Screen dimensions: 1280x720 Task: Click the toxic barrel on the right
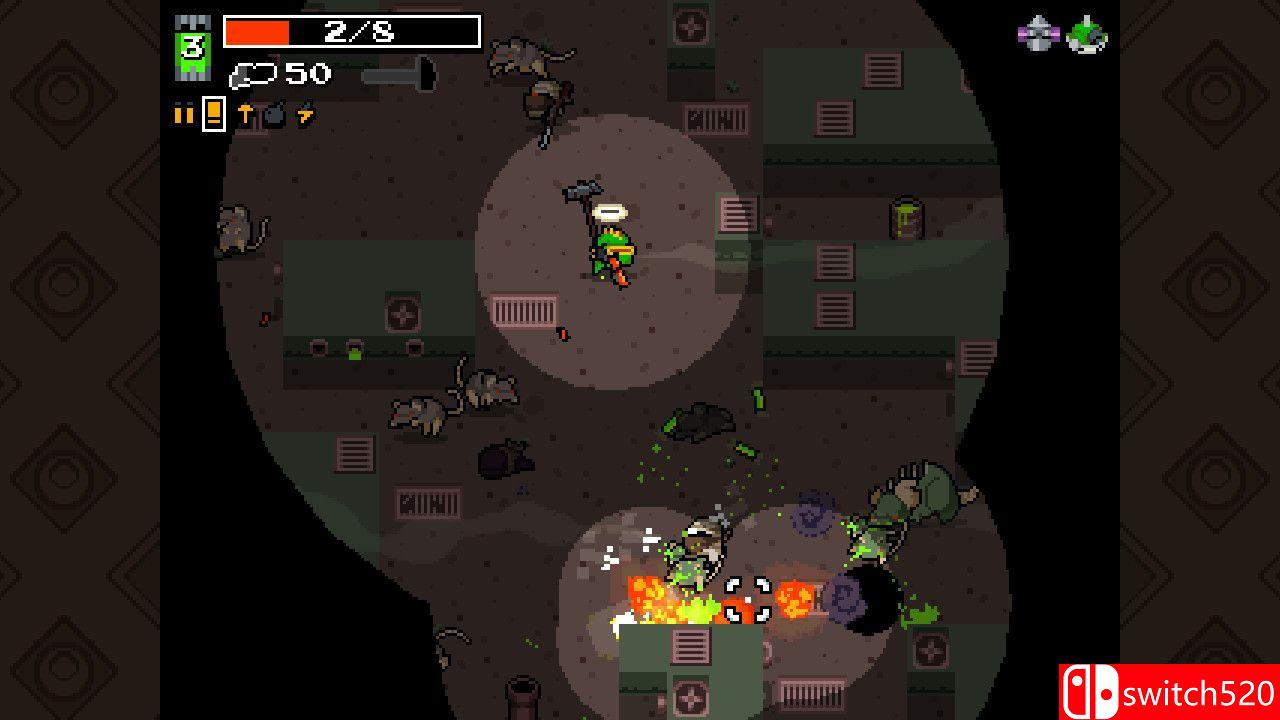[x=907, y=218]
